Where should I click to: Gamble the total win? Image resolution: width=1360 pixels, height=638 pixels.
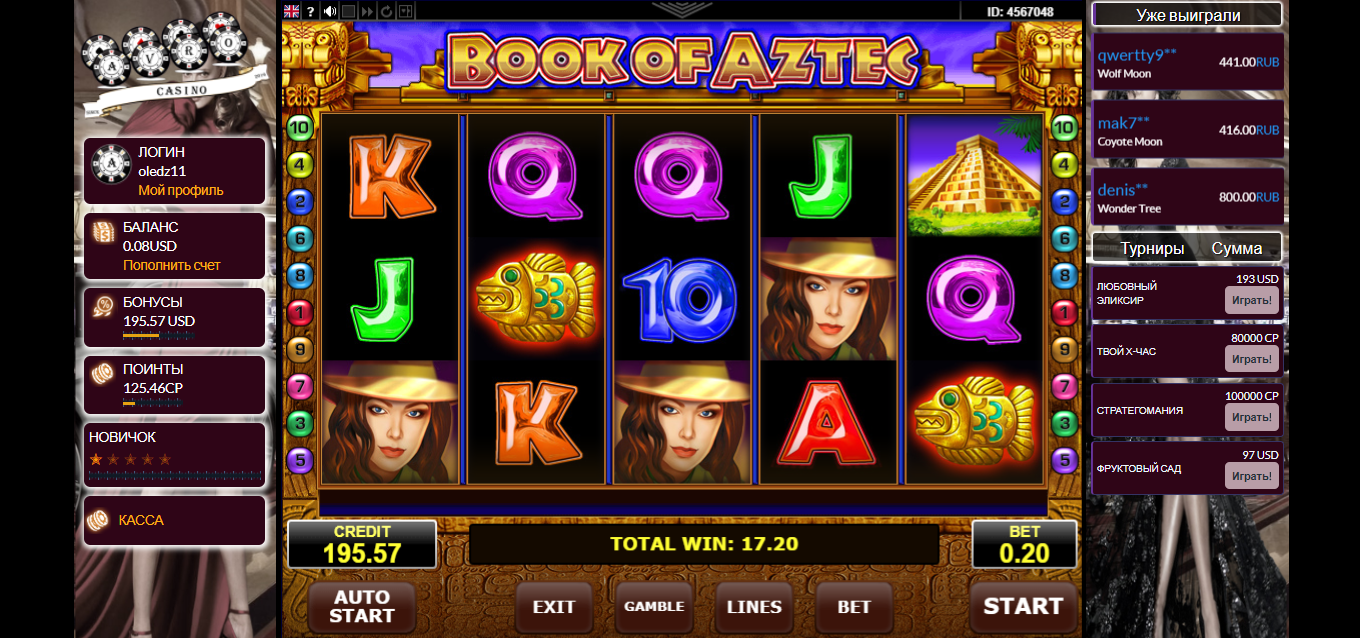point(654,607)
